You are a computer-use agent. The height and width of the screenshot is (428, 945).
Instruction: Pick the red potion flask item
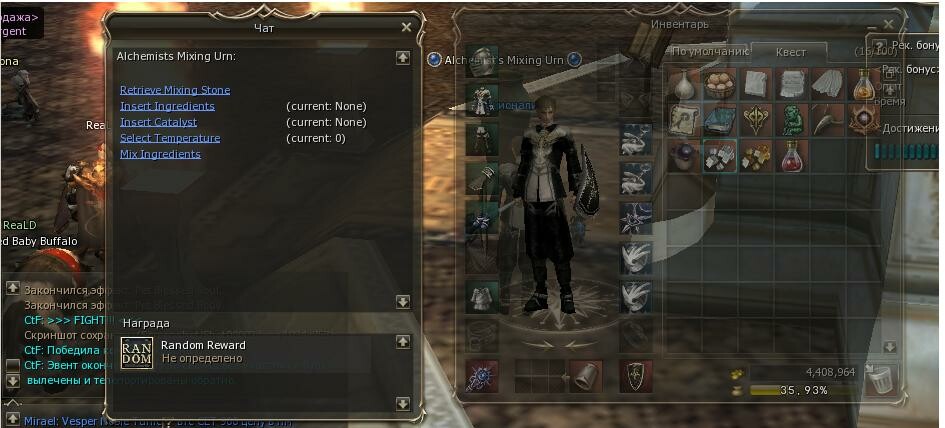click(791, 155)
